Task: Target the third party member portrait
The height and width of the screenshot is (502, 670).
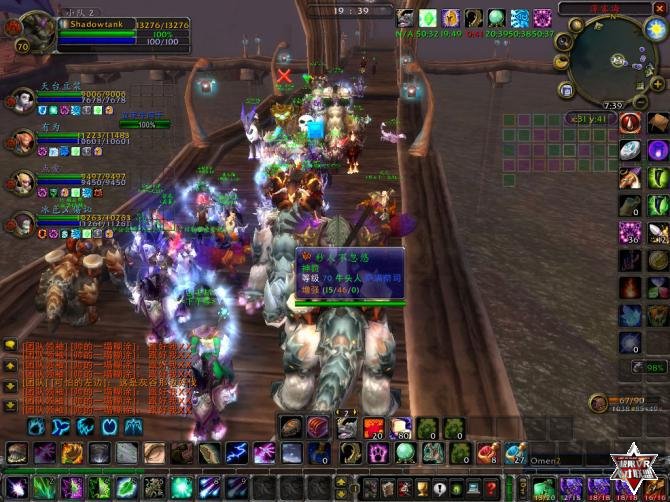Action: [21, 181]
